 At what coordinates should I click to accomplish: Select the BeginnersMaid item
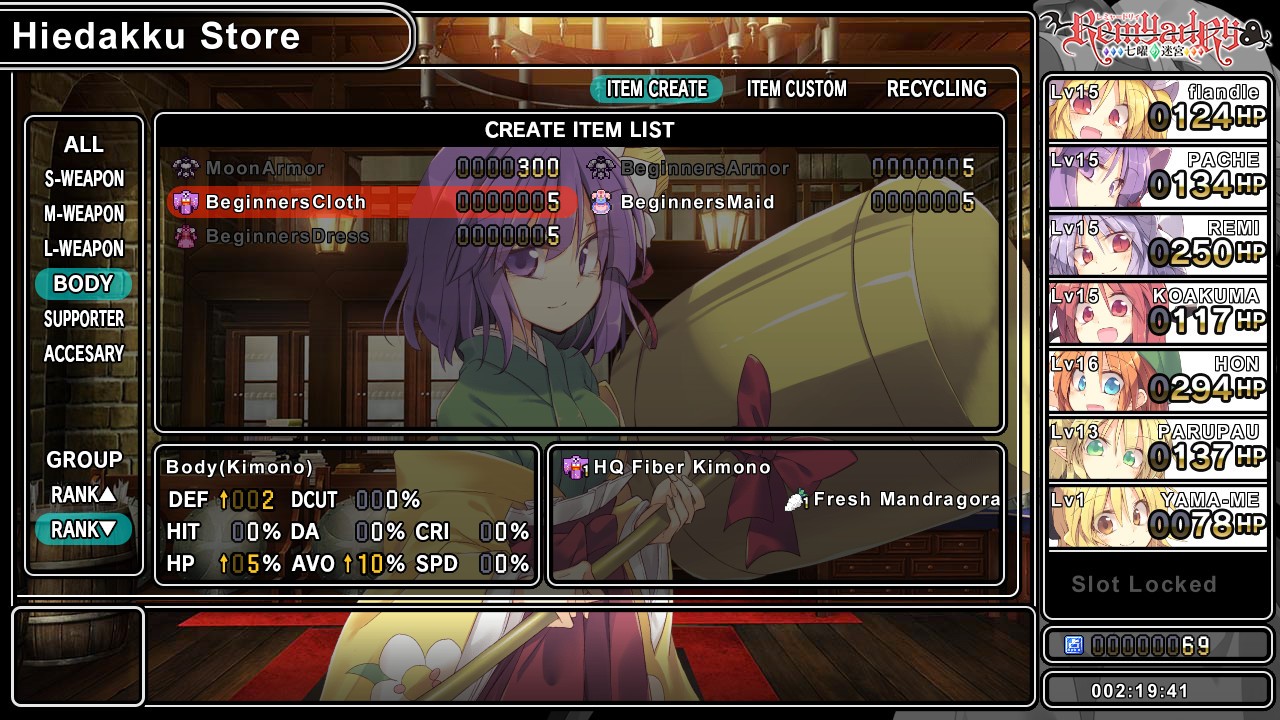click(x=697, y=202)
